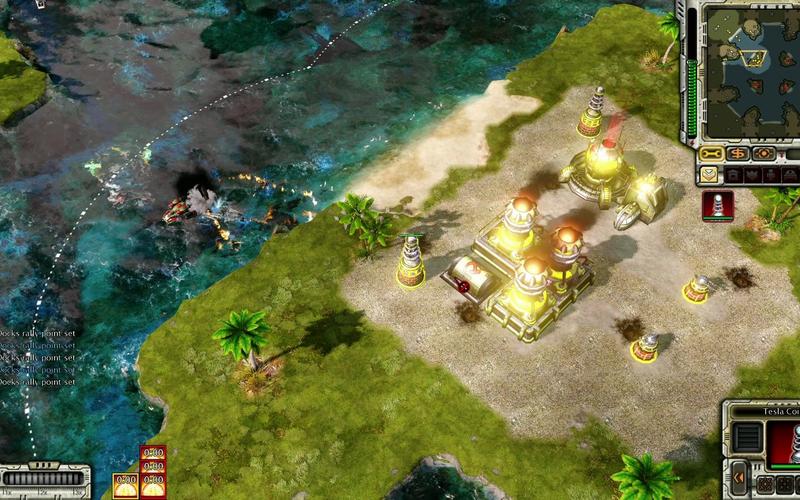Select the Tesla Coil build icon

point(717,204)
